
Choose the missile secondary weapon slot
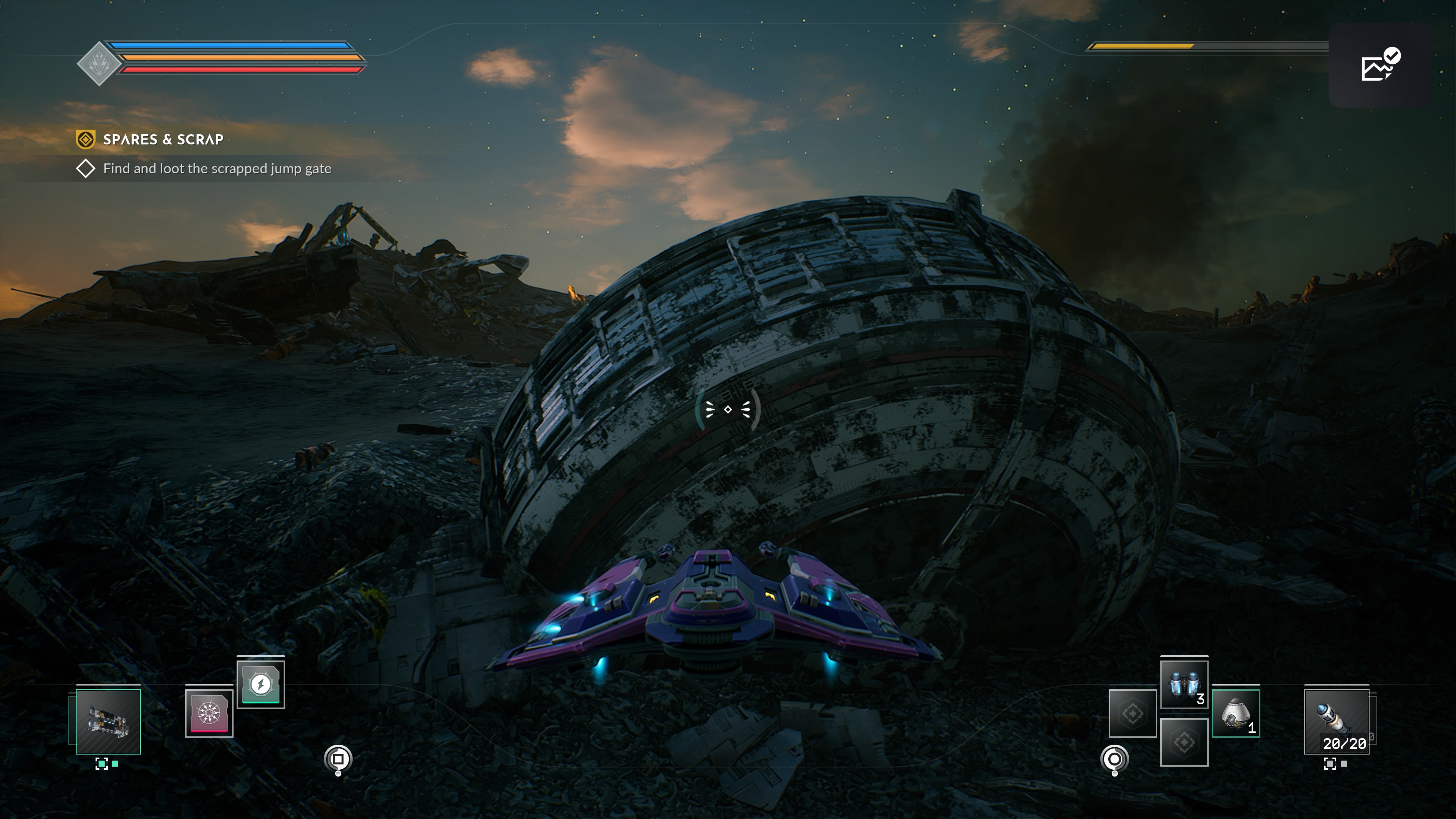tap(1336, 721)
